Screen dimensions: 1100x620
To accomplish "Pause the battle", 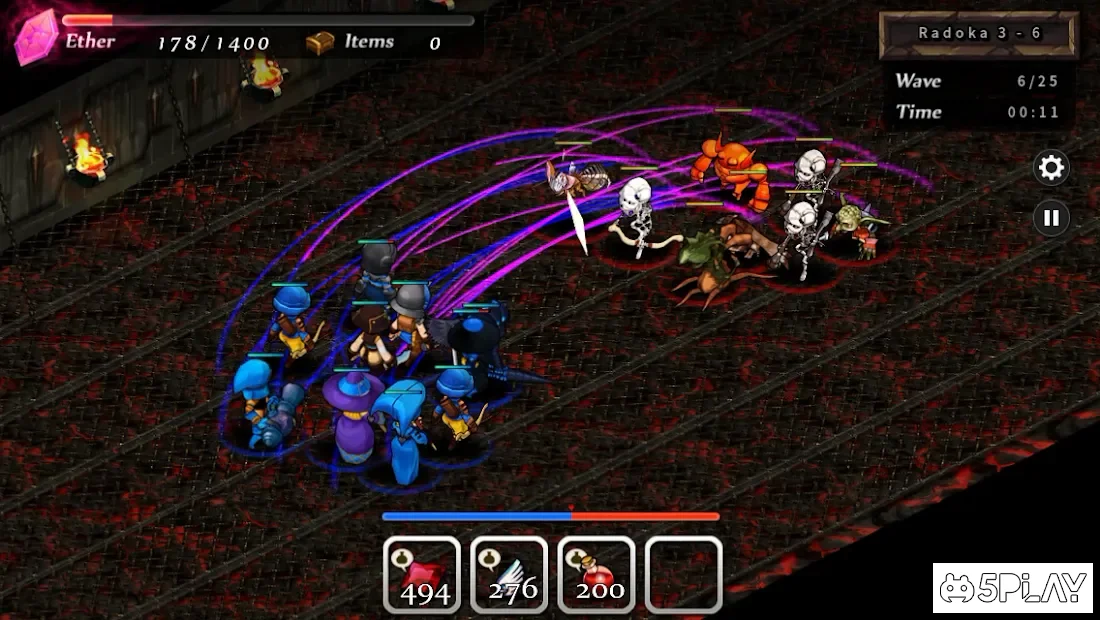I will pyautogui.click(x=1051, y=217).
